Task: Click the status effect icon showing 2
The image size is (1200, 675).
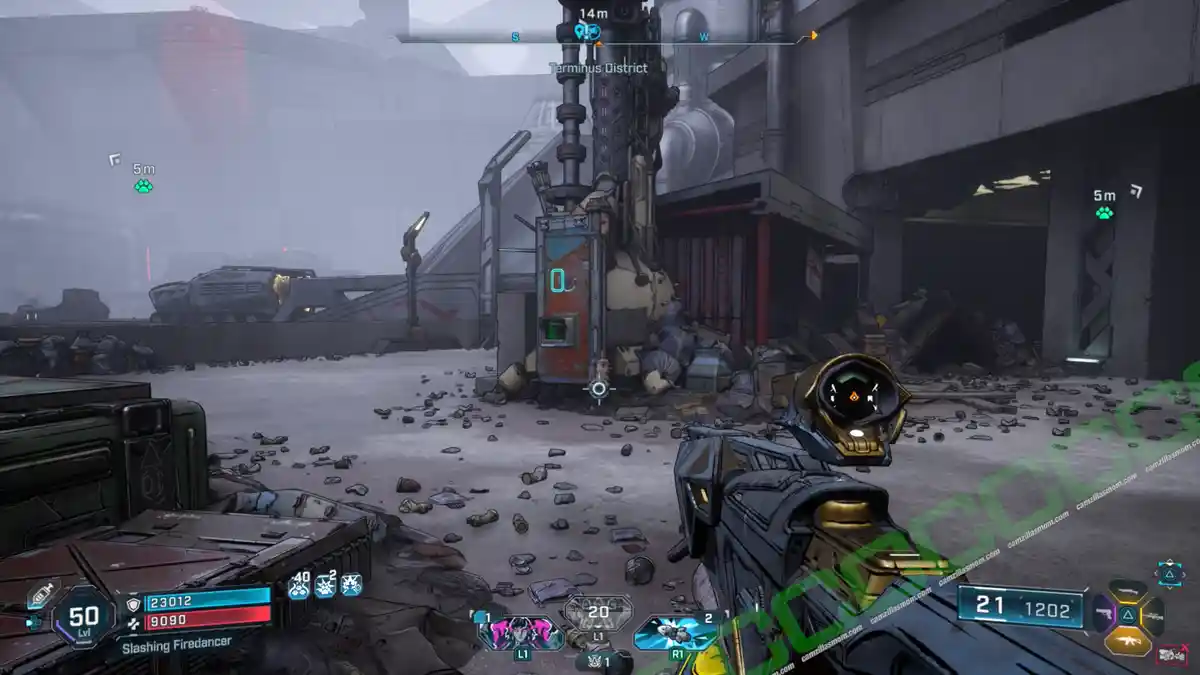Action: pos(325,586)
